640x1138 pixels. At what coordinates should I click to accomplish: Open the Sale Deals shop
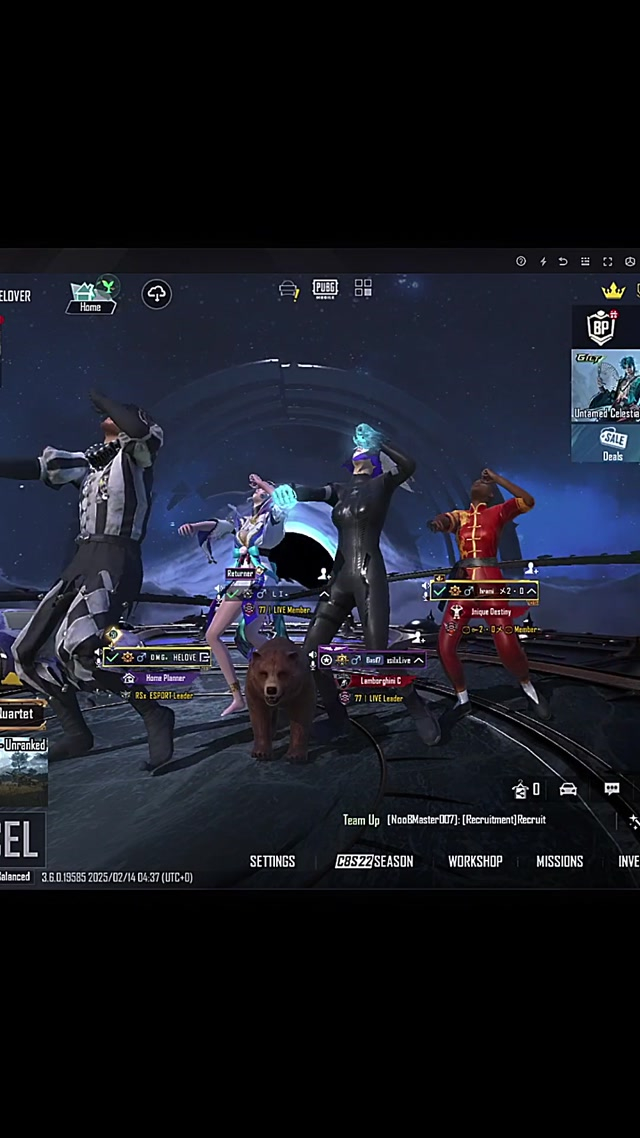(612, 443)
